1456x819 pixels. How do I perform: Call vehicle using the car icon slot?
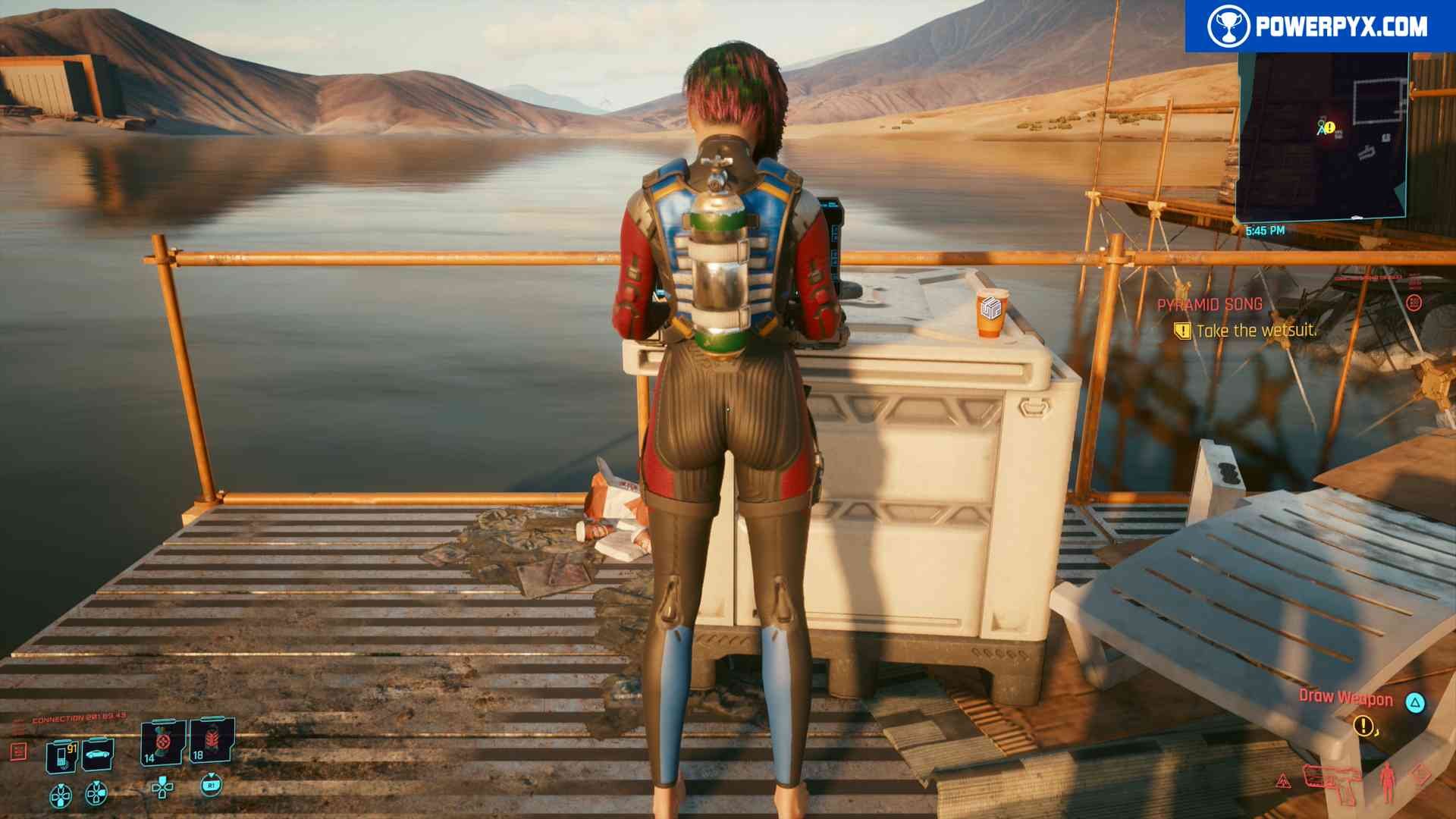pyautogui.click(x=98, y=754)
